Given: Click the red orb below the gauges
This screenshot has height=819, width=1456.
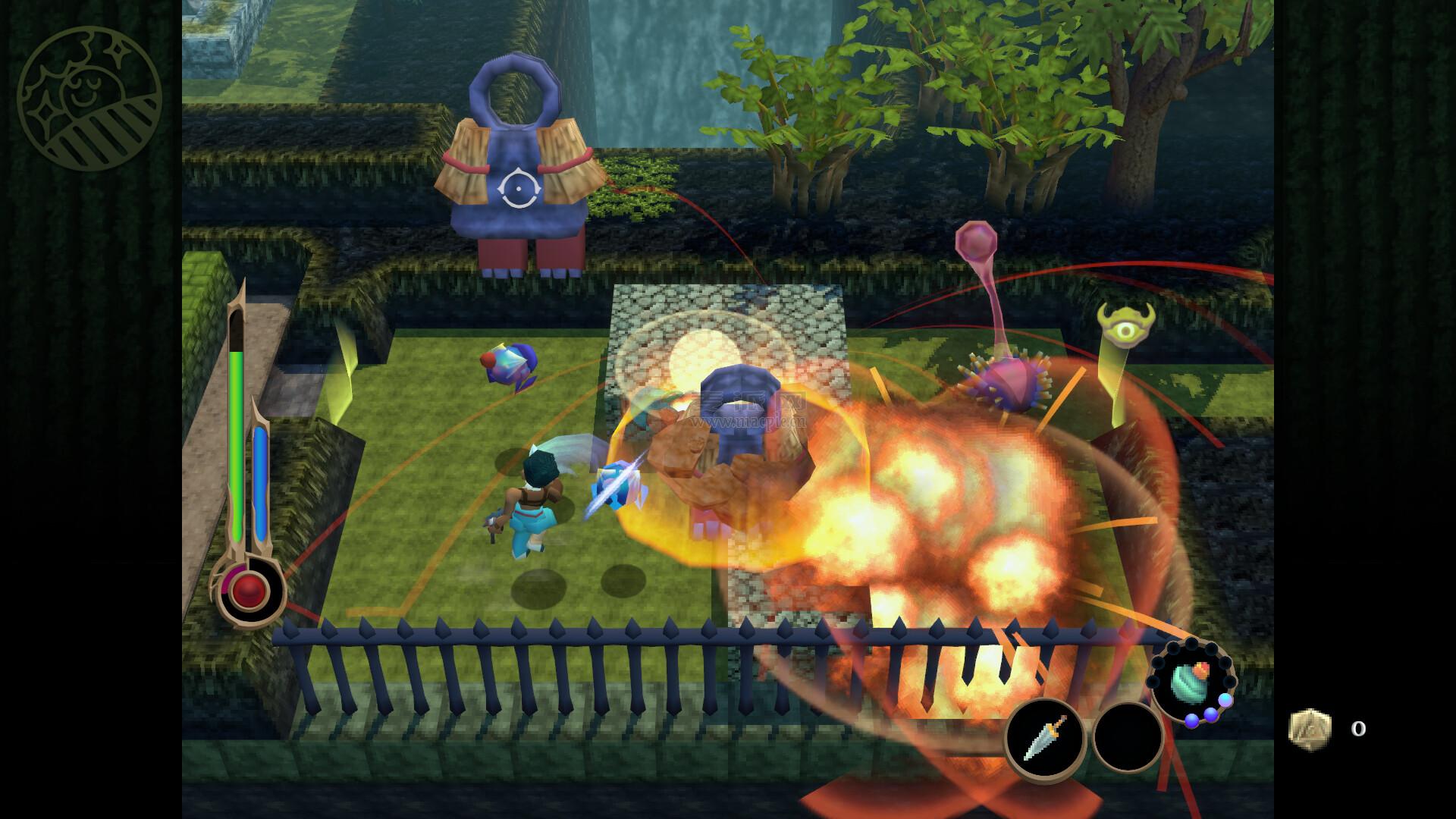Looking at the screenshot, I should [x=249, y=589].
